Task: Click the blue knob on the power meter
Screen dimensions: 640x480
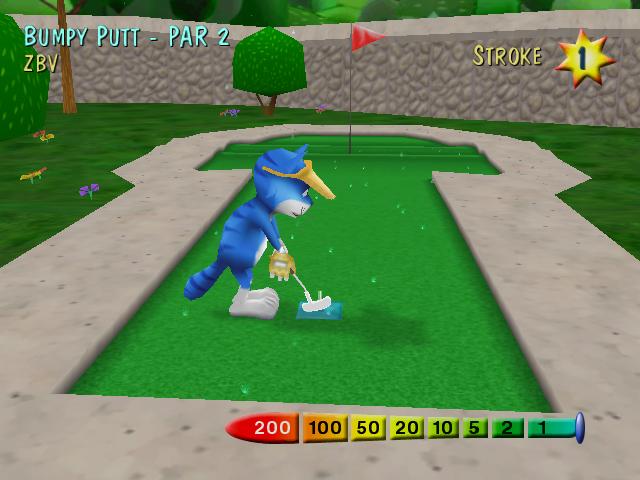Action: (x=579, y=428)
